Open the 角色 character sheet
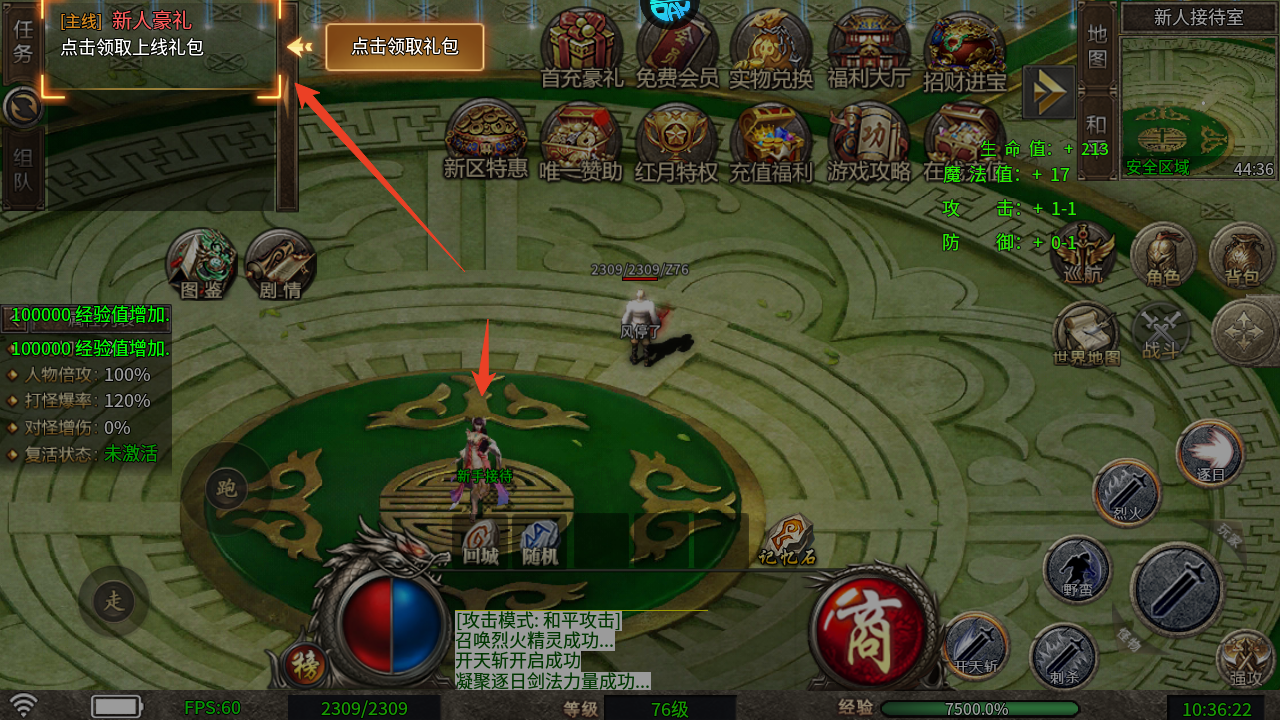 (x=1163, y=254)
